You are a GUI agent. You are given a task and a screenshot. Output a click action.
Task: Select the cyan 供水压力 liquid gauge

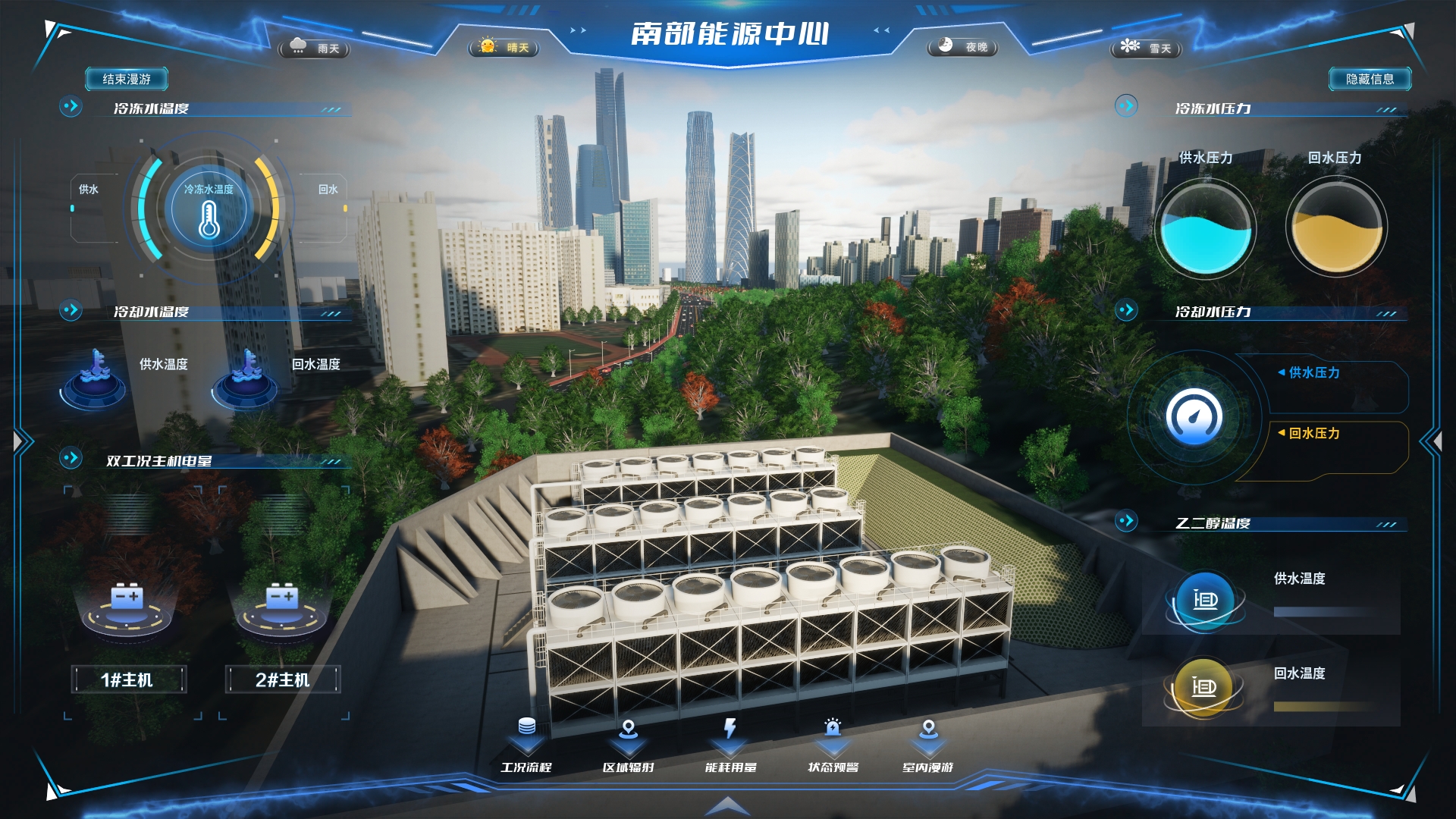pos(1205,227)
